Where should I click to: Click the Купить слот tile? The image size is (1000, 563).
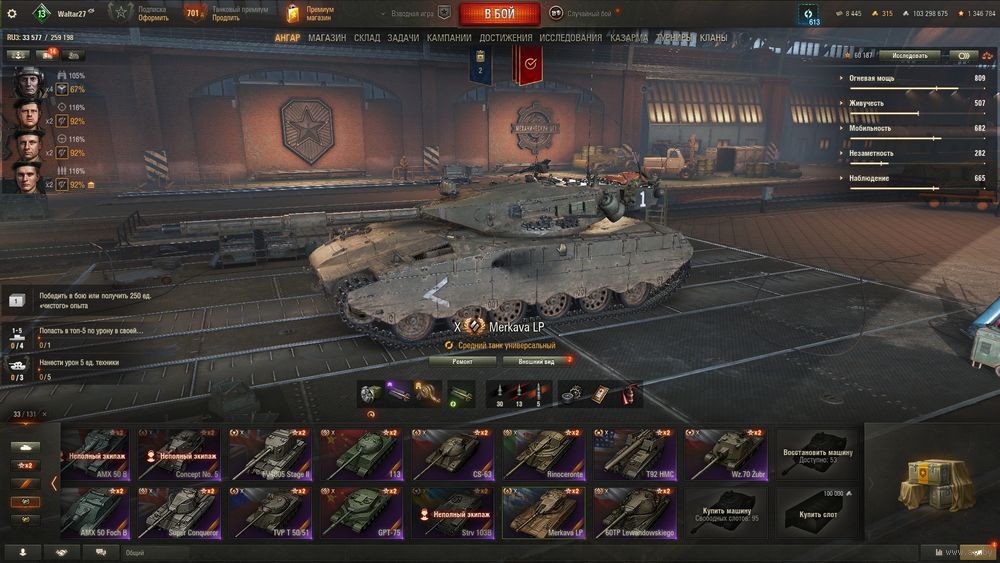(817, 512)
